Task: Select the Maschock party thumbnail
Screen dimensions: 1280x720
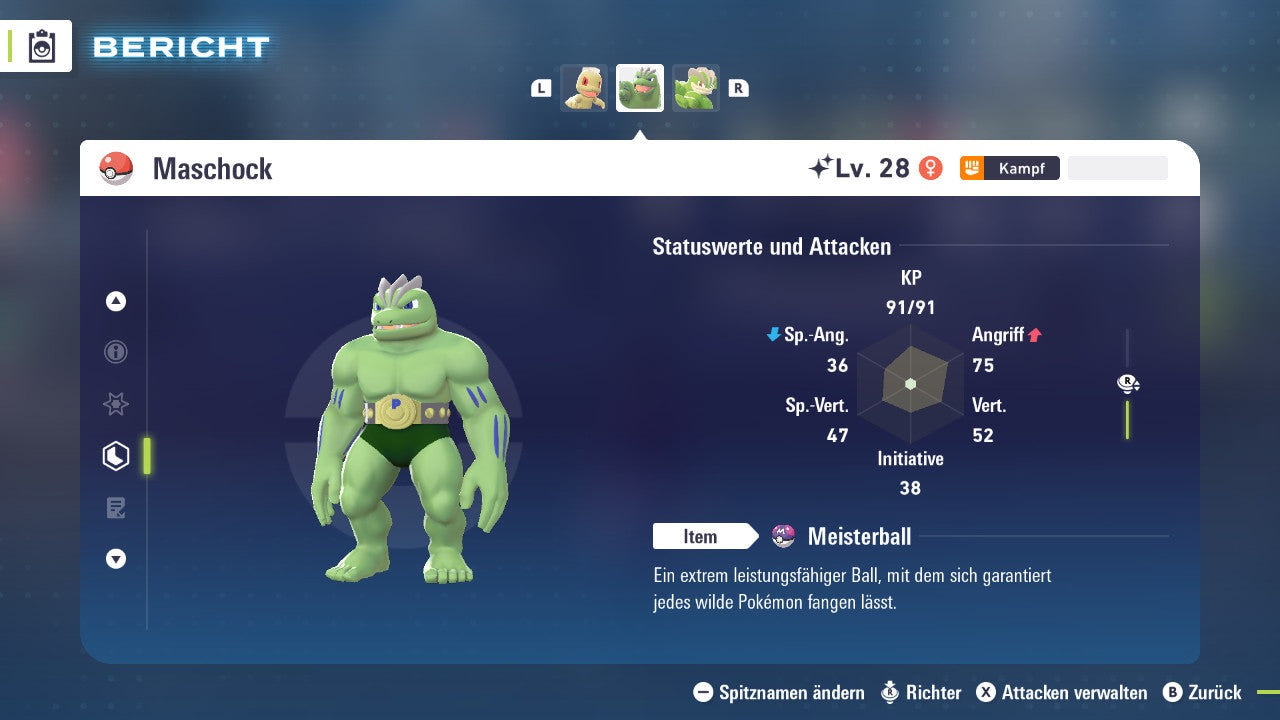Action: click(x=640, y=88)
